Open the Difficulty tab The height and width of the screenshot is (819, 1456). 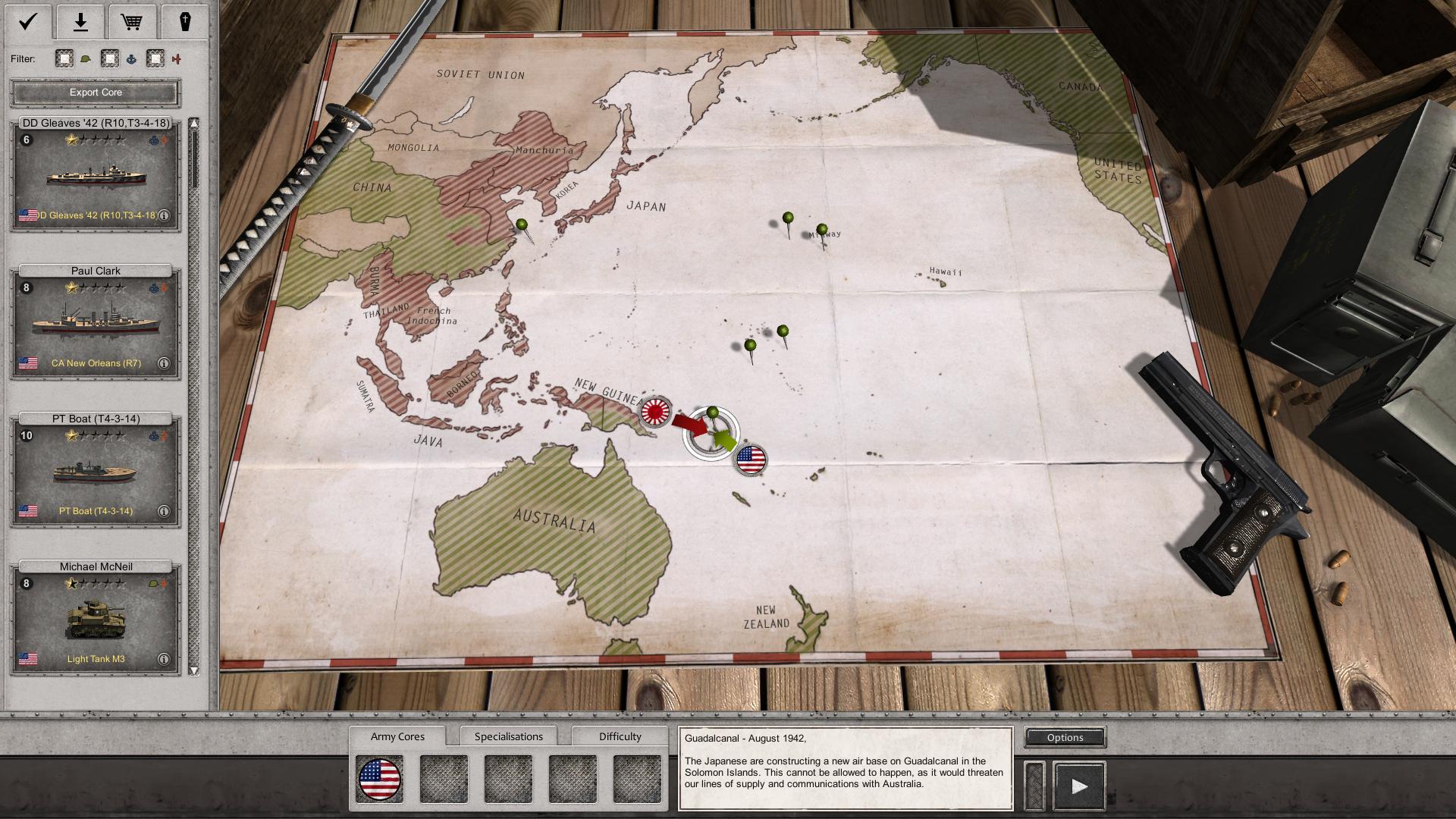coord(620,736)
